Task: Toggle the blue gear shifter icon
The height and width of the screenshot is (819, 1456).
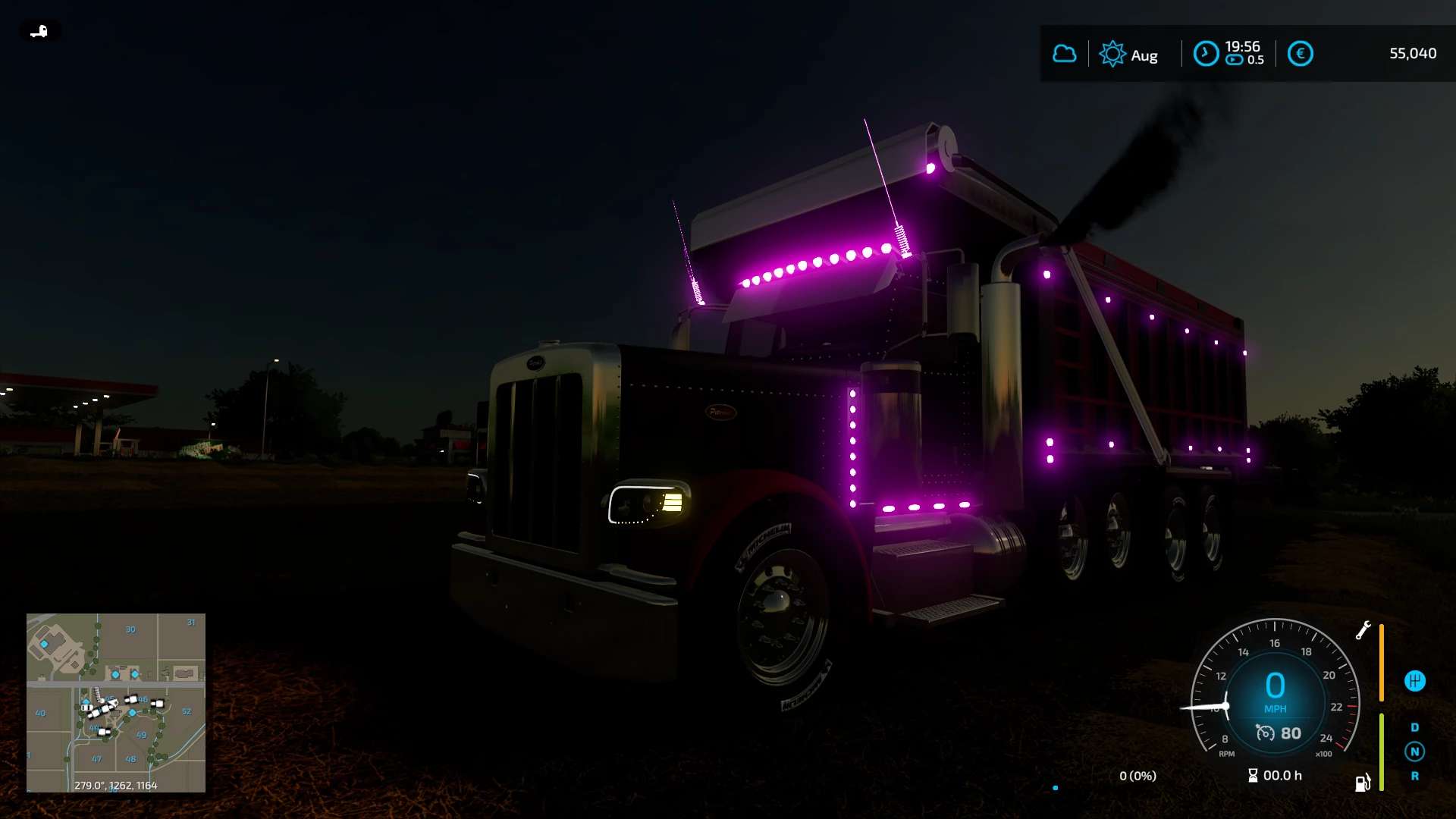Action: click(1414, 681)
